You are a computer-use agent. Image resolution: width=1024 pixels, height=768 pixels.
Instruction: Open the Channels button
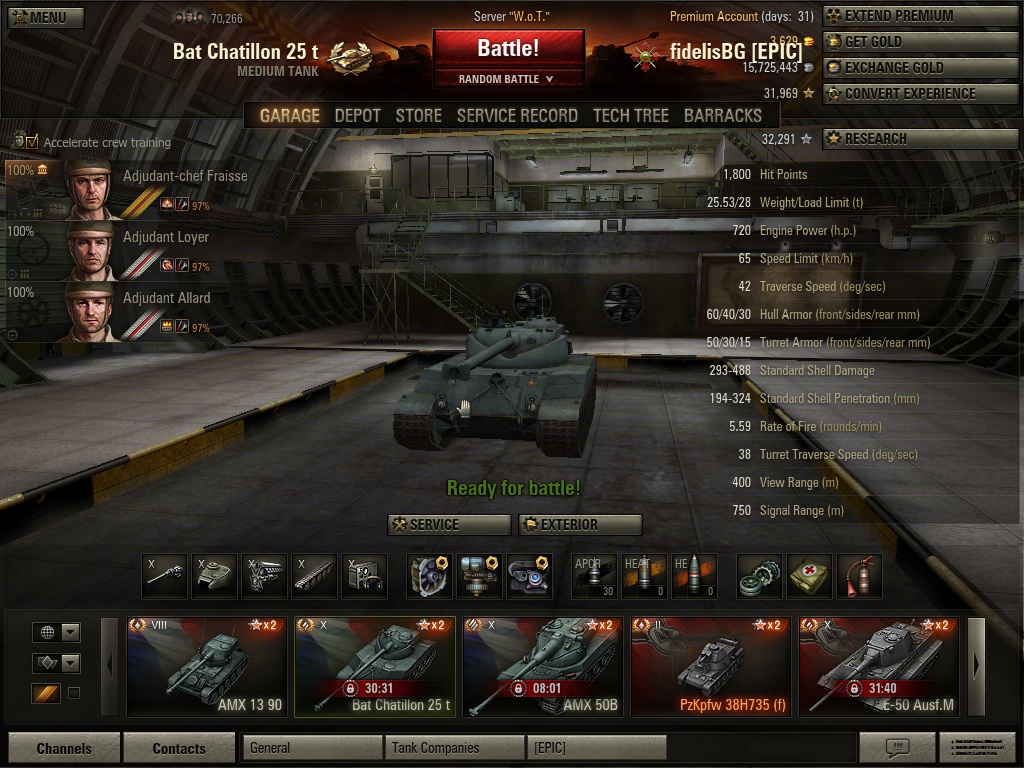(x=64, y=748)
